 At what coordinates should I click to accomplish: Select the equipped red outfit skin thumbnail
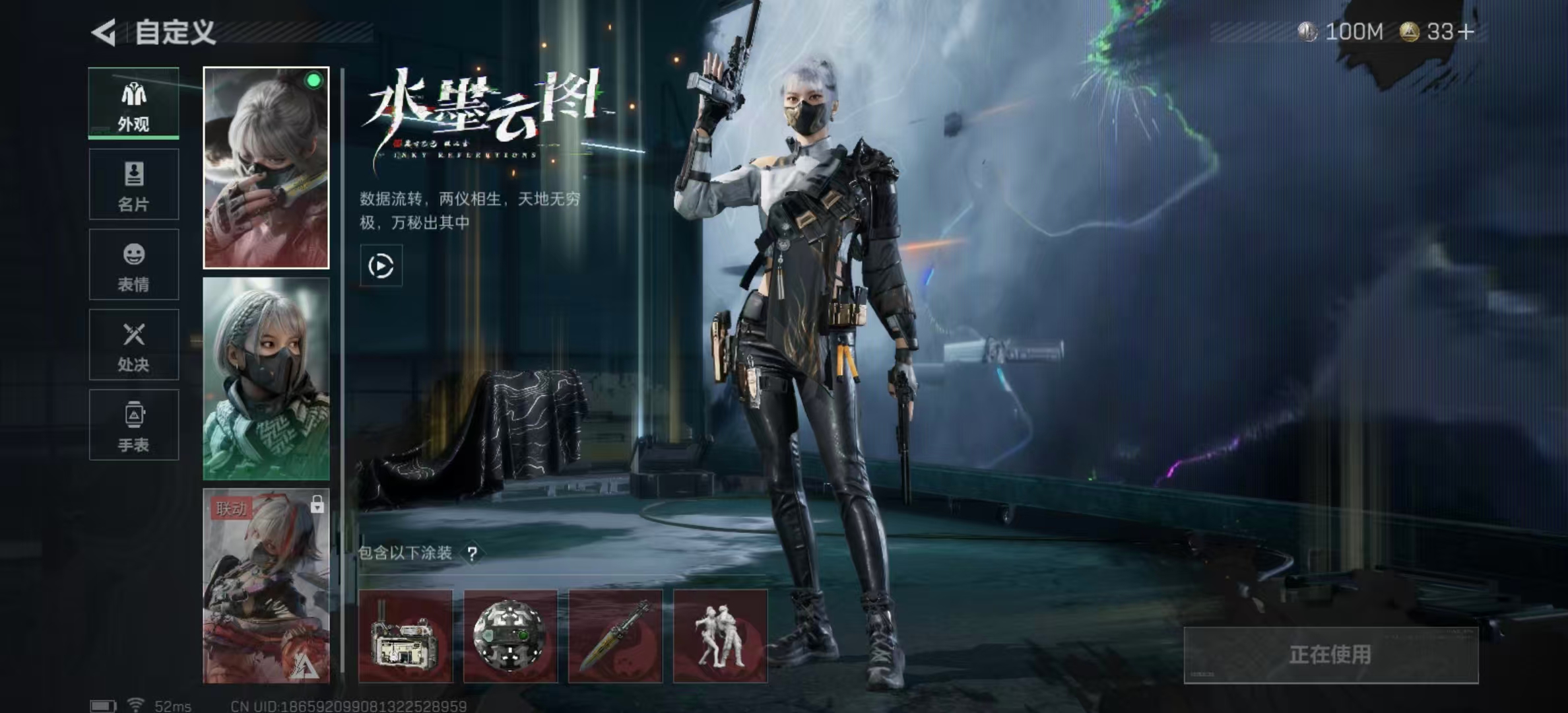pos(266,168)
